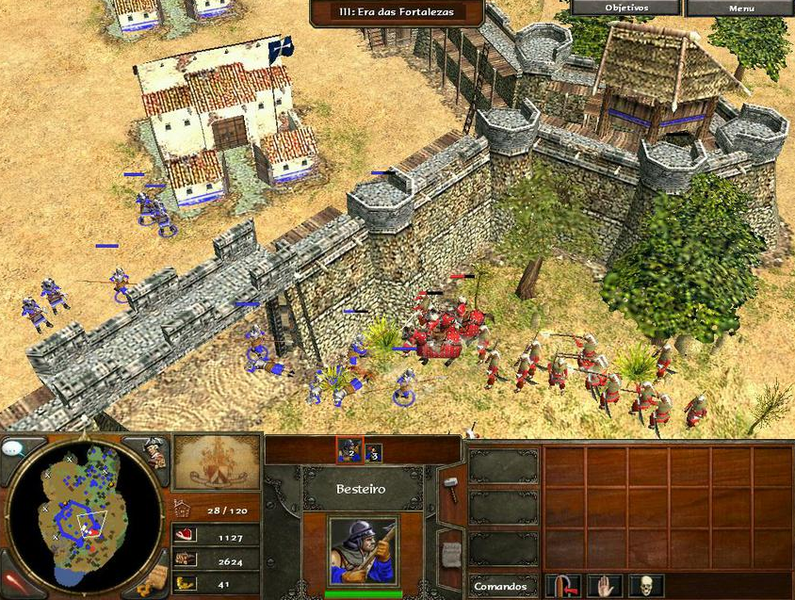The width and height of the screenshot is (795, 600).
Task: Open the game Menu
Action: point(741,8)
